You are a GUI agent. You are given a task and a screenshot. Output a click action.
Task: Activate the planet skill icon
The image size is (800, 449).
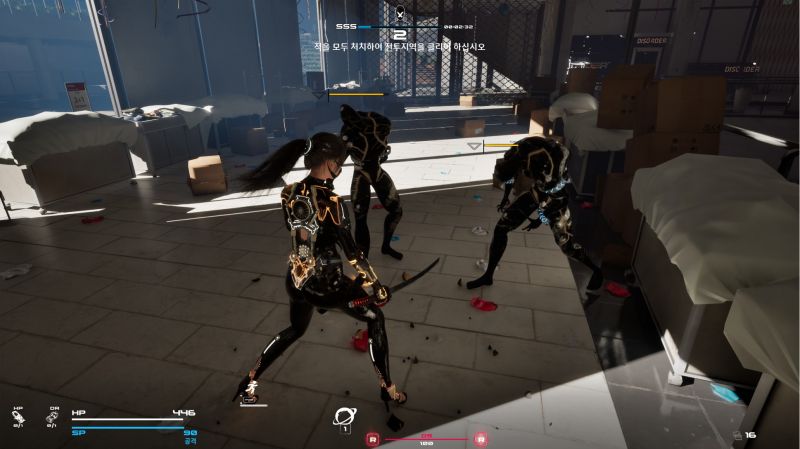345,418
